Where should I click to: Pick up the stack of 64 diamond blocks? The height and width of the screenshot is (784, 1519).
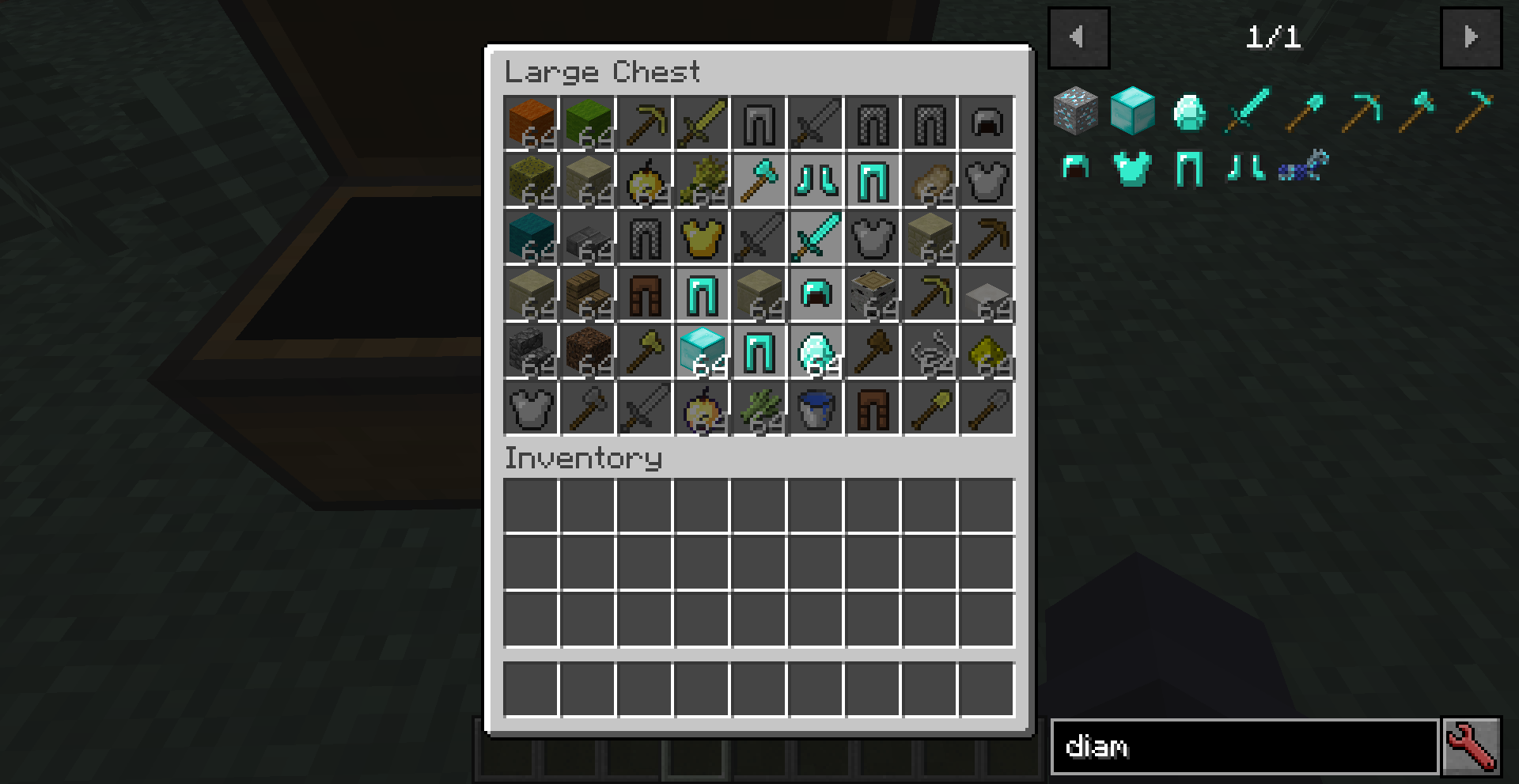702,352
